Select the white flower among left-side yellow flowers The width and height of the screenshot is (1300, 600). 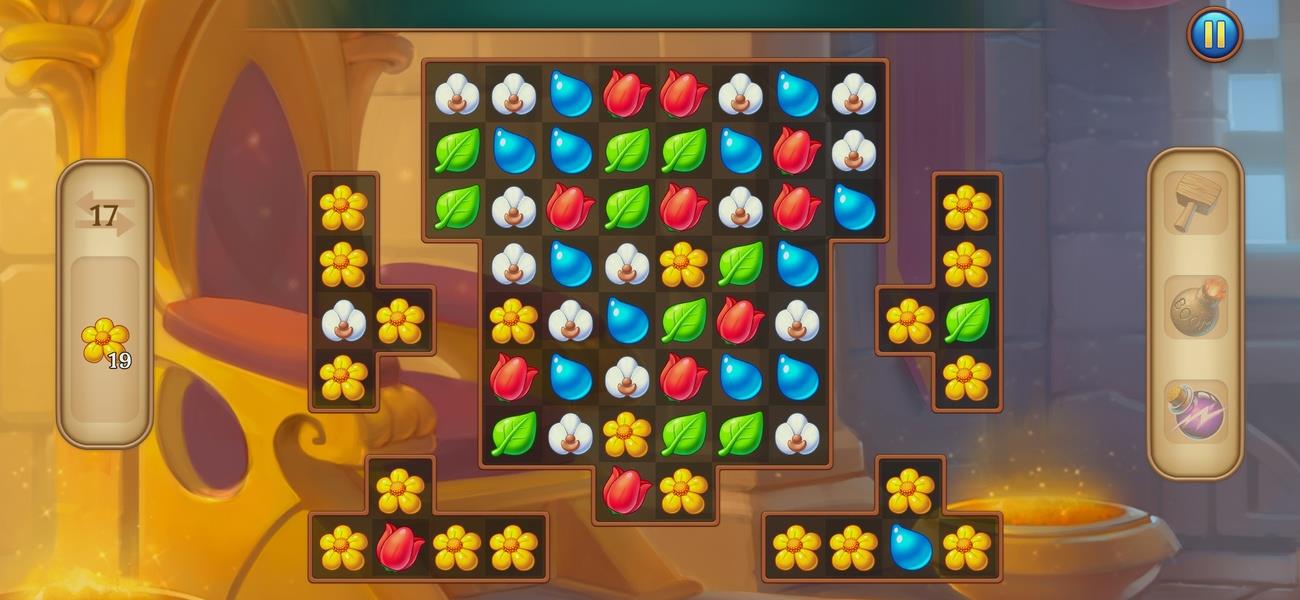[343, 321]
